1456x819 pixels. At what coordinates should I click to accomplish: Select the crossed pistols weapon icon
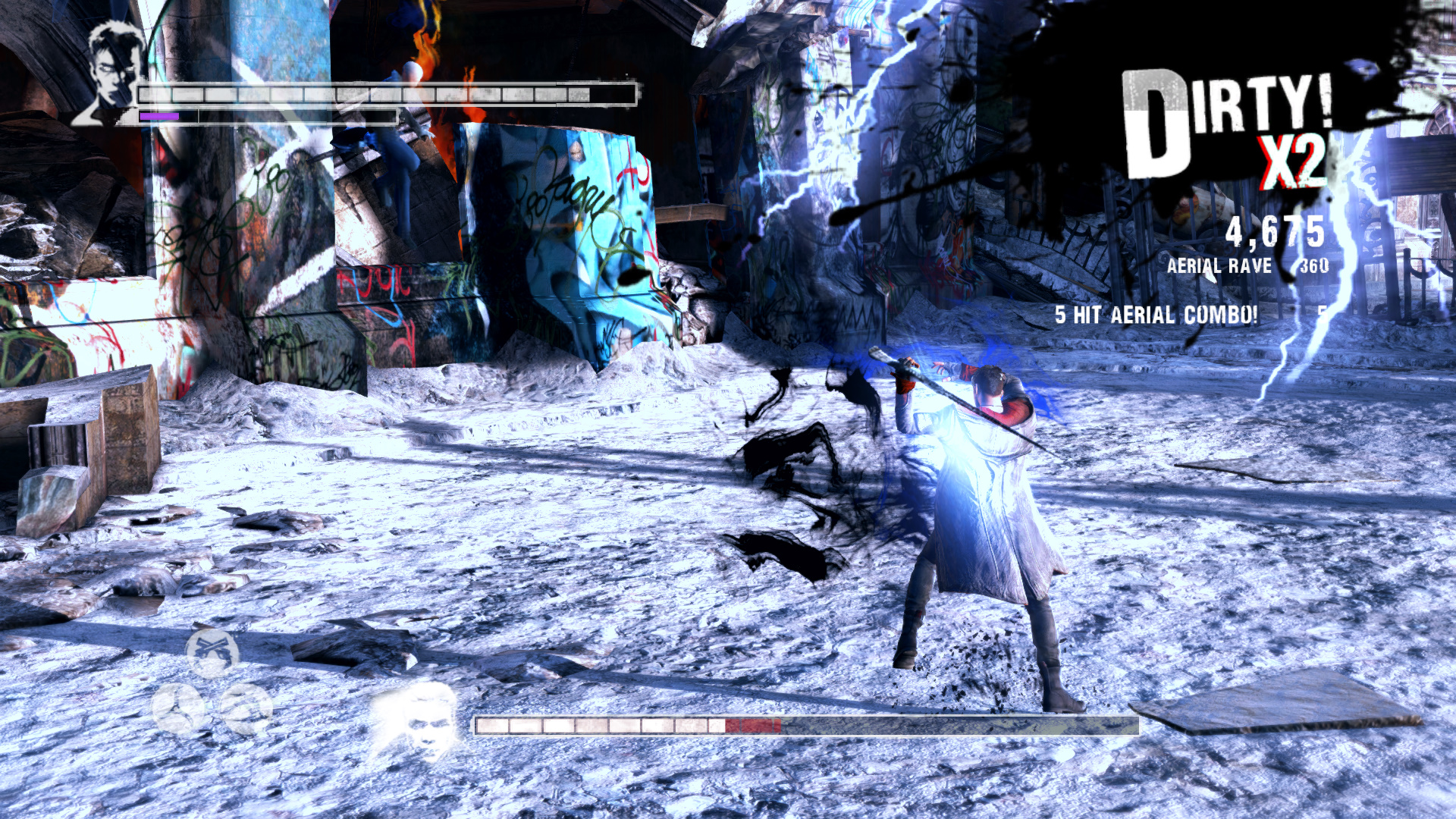(212, 651)
